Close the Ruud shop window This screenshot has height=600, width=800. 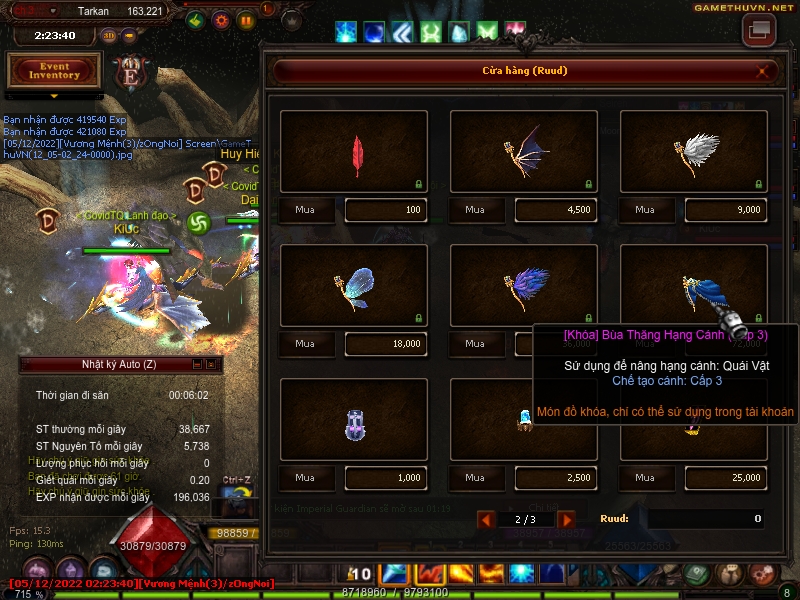click(763, 71)
